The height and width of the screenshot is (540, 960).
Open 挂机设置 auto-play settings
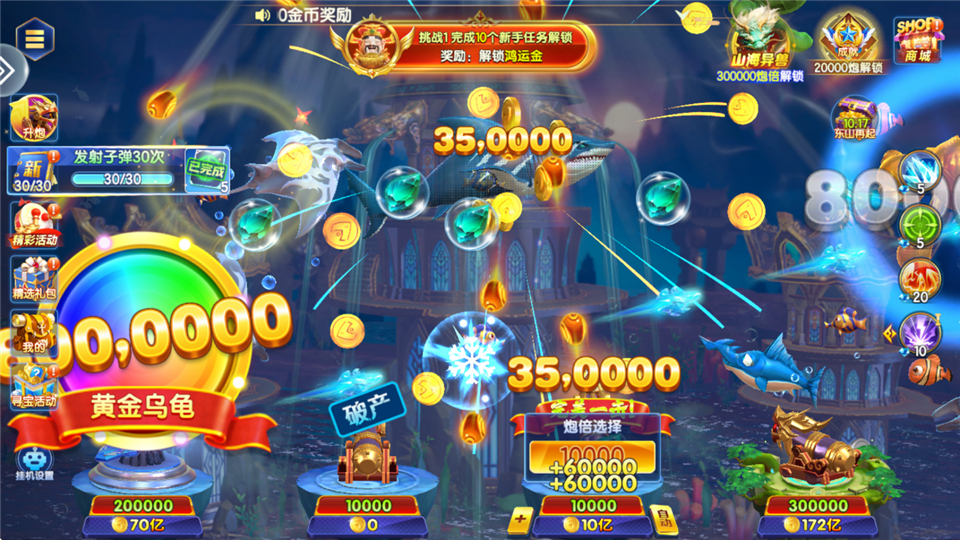tap(34, 463)
